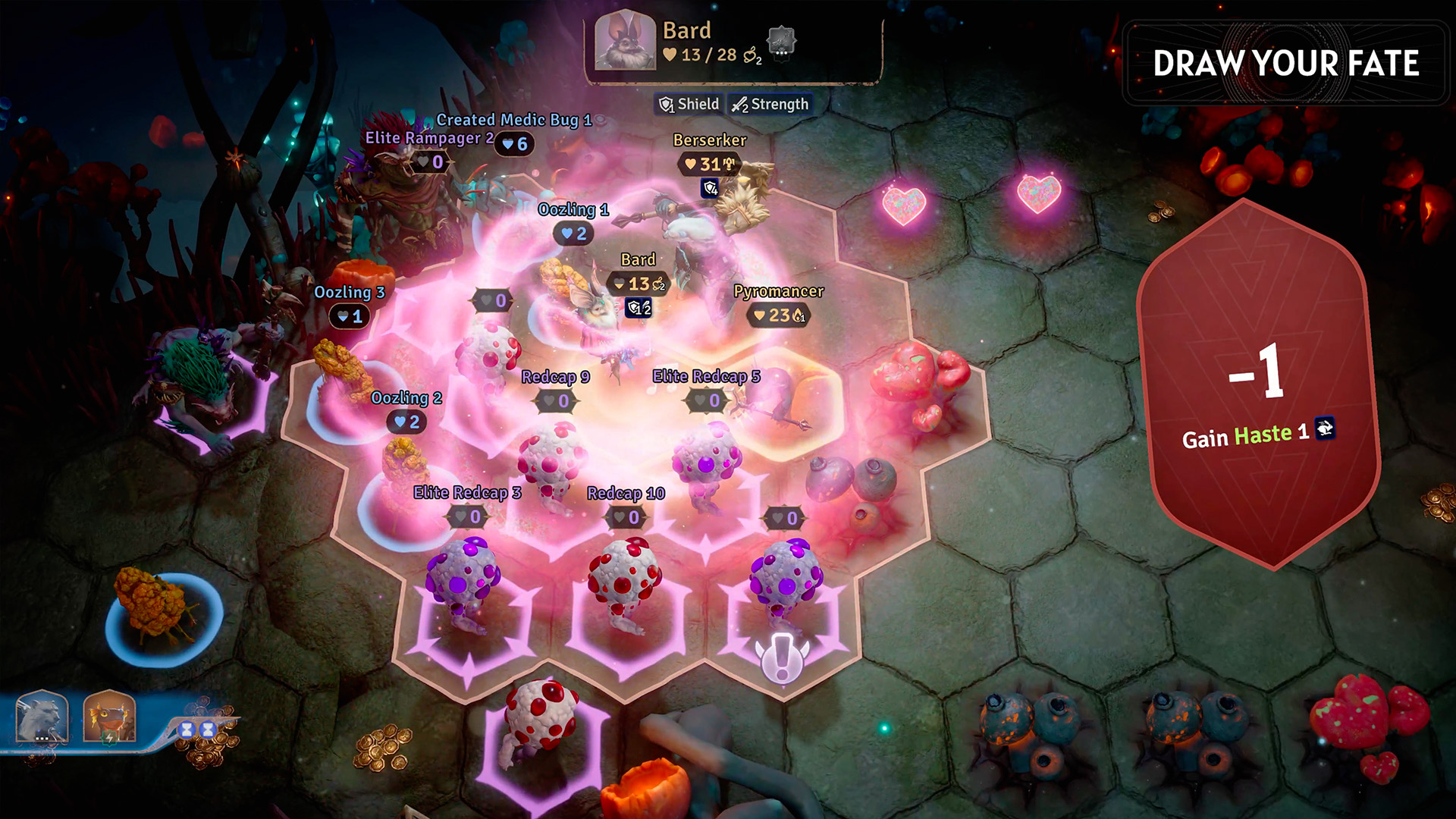The height and width of the screenshot is (819, 1456).
Task: Target the Elite Redcap 5 enemy label
Action: click(706, 377)
